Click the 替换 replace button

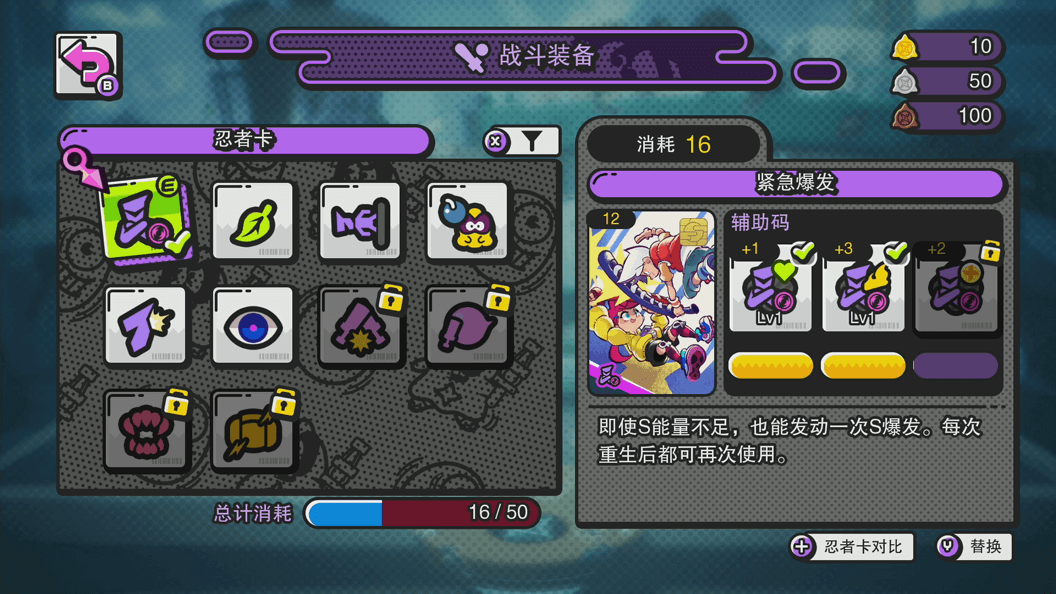[x=973, y=547]
